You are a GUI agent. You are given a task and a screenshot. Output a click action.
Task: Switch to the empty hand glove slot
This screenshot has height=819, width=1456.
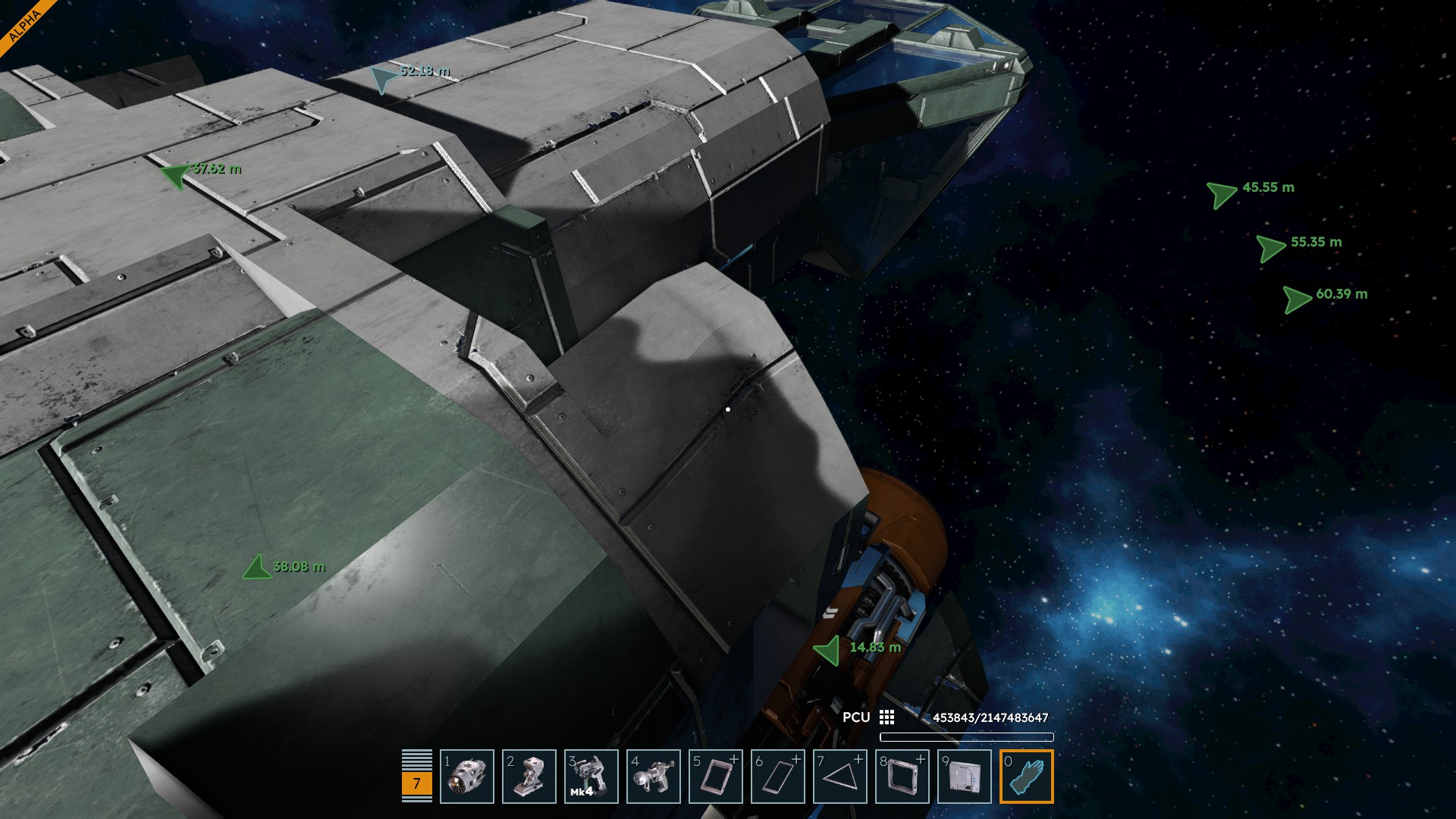[1027, 777]
